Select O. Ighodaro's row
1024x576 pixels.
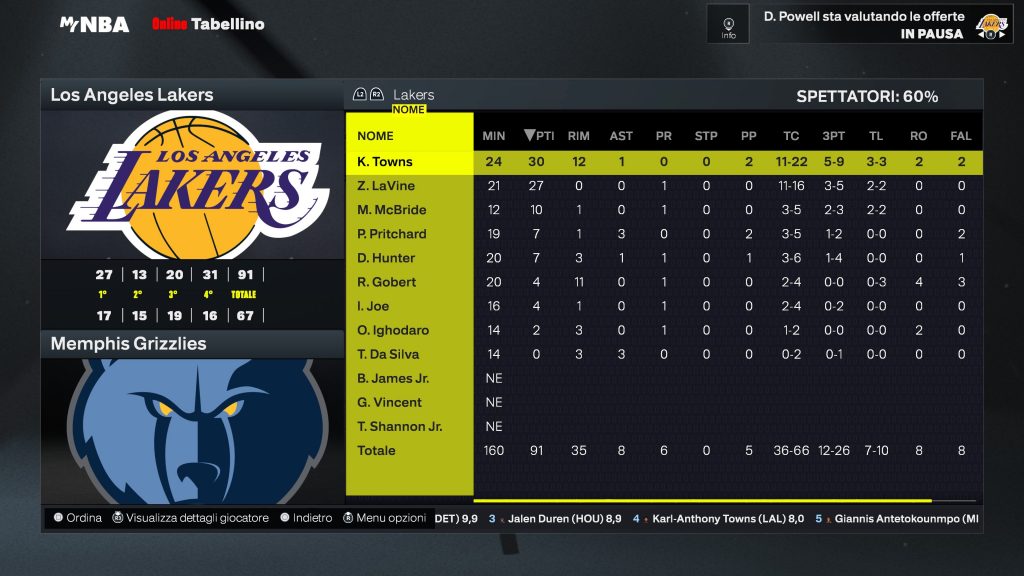point(392,330)
